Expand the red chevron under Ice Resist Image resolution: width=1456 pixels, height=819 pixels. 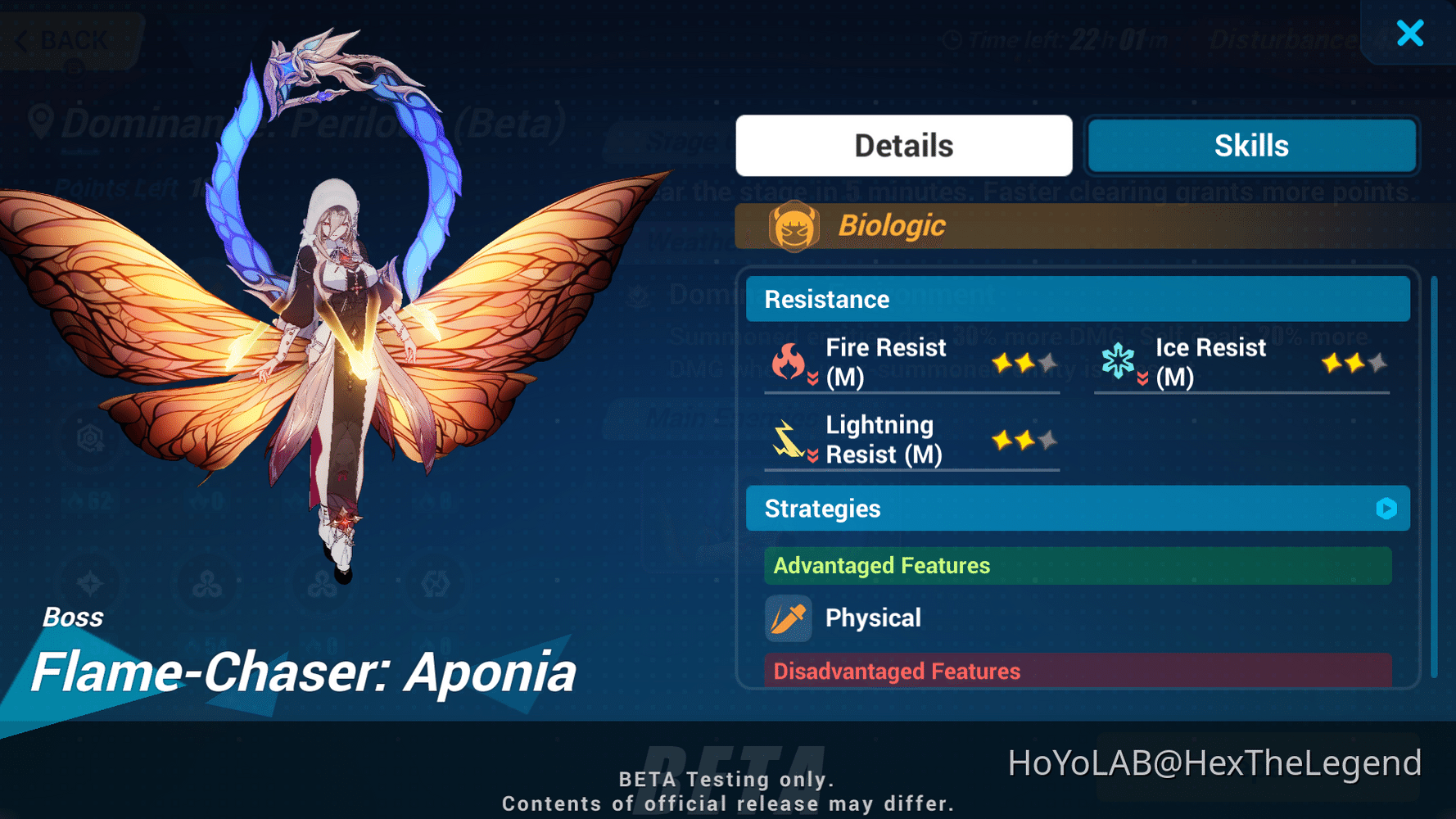click(1141, 379)
